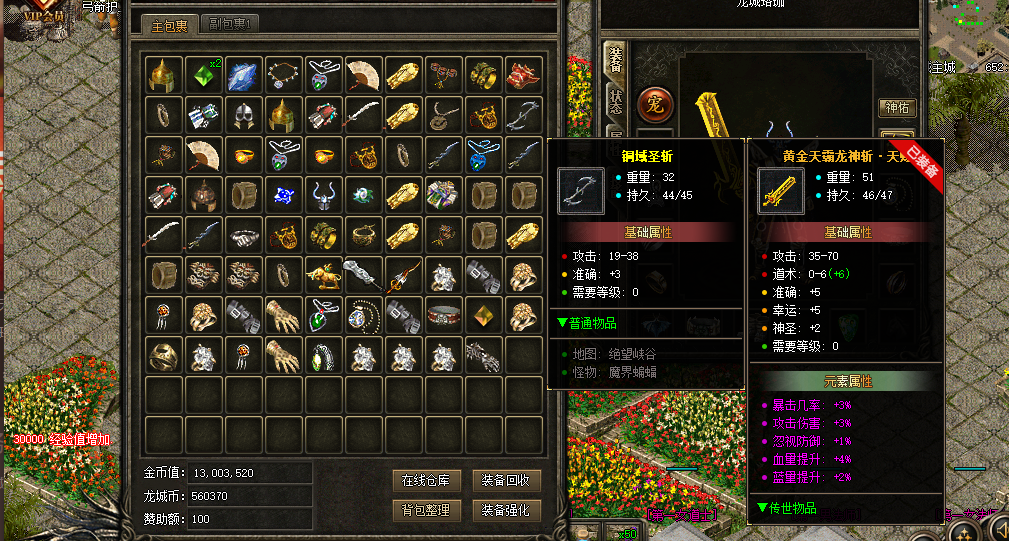Select the 装备 equipment tab
This screenshot has width=1009, height=541.
click(x=615, y=61)
